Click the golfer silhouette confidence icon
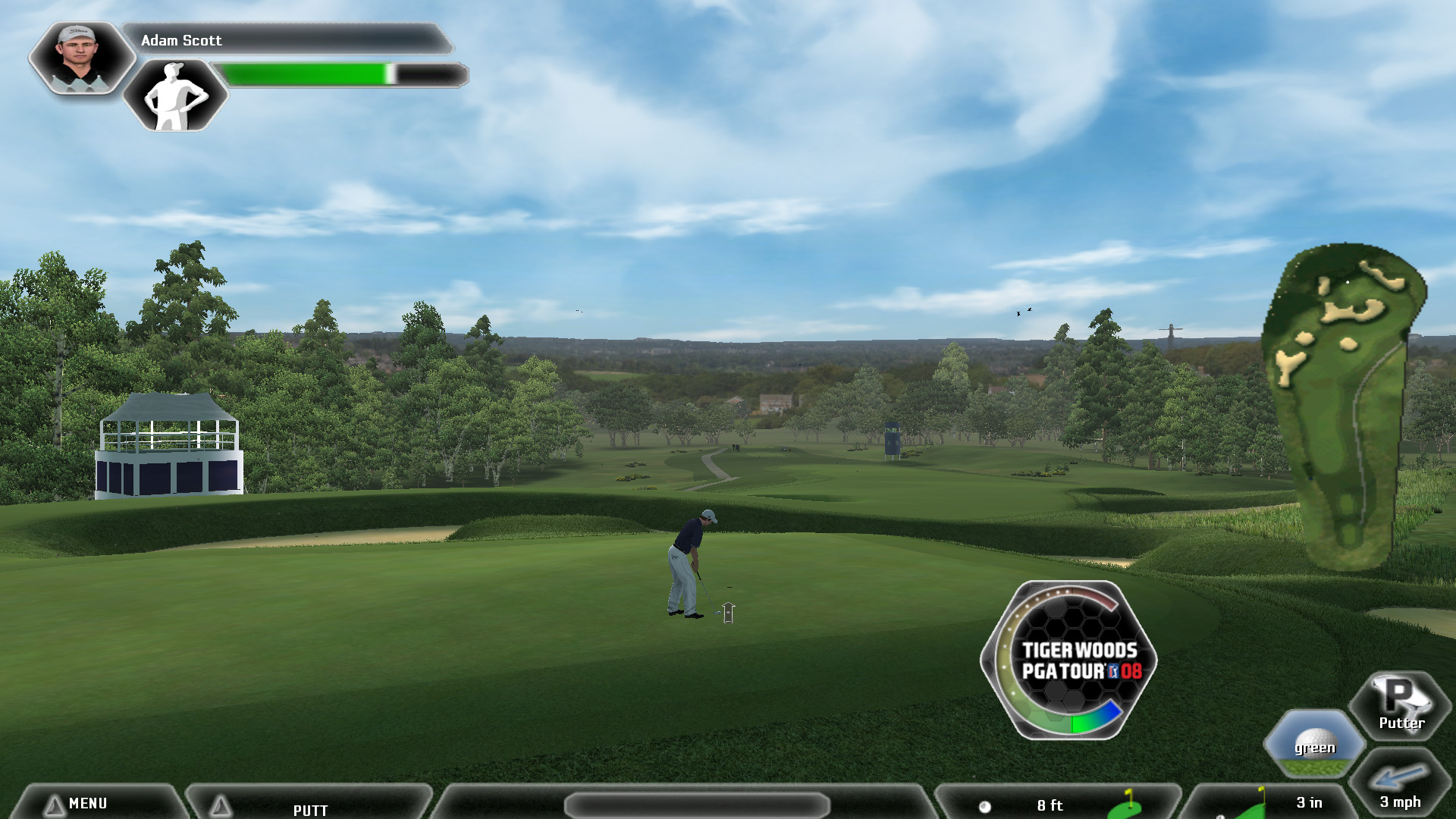1456x819 pixels. (175, 96)
